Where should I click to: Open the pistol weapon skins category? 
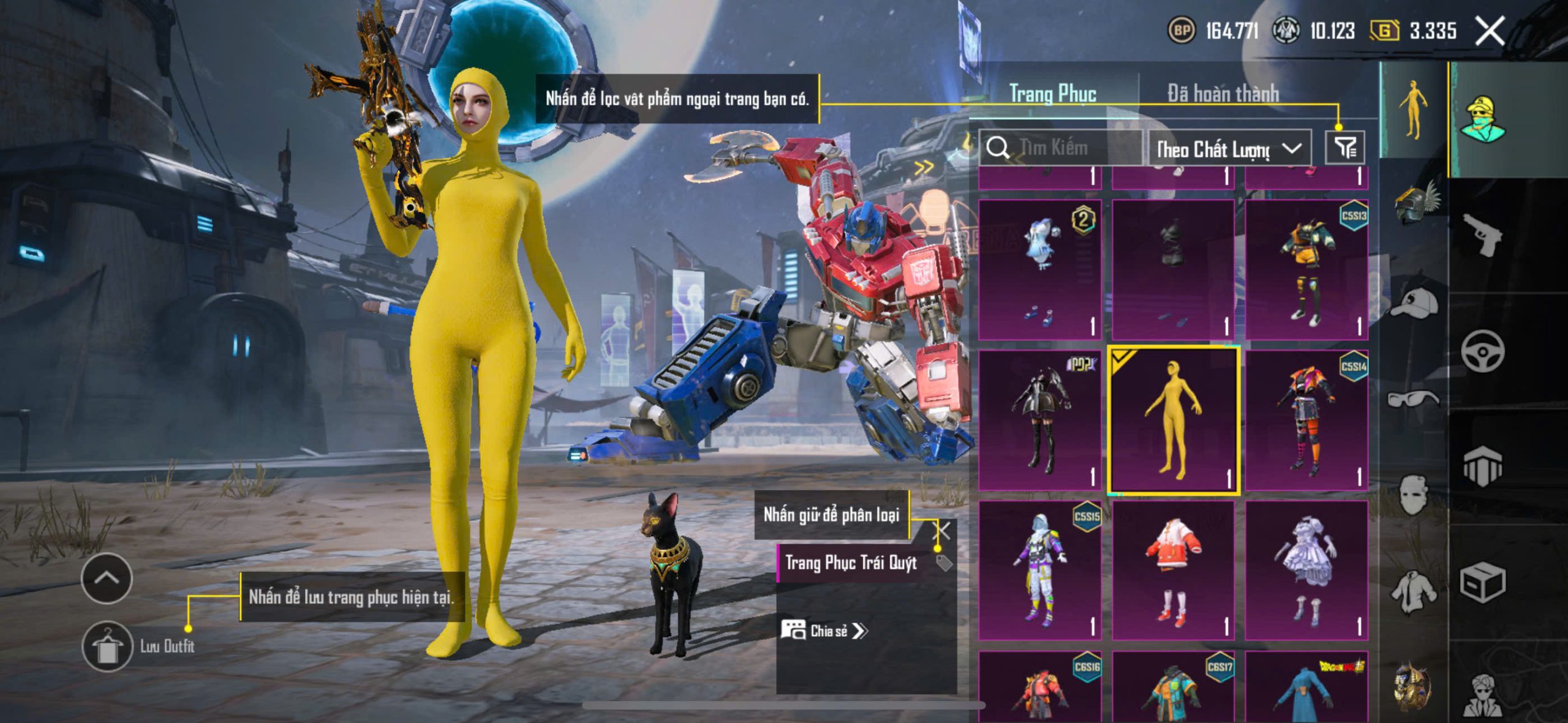[1483, 235]
